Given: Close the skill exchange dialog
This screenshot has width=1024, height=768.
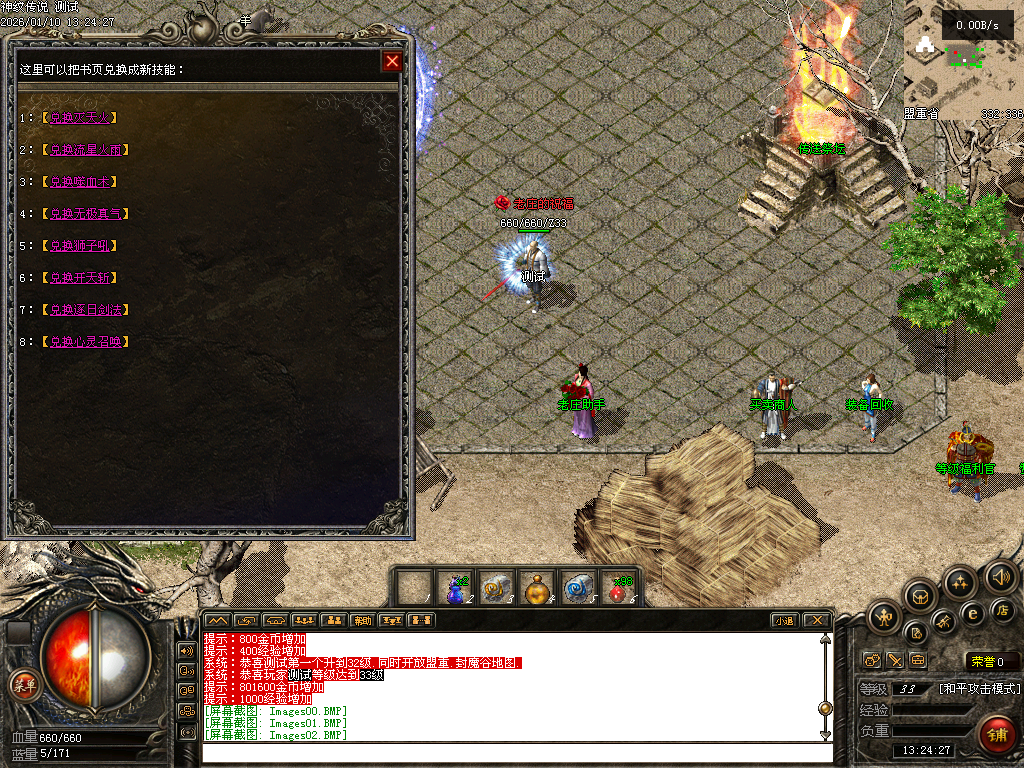Looking at the screenshot, I should (392, 62).
